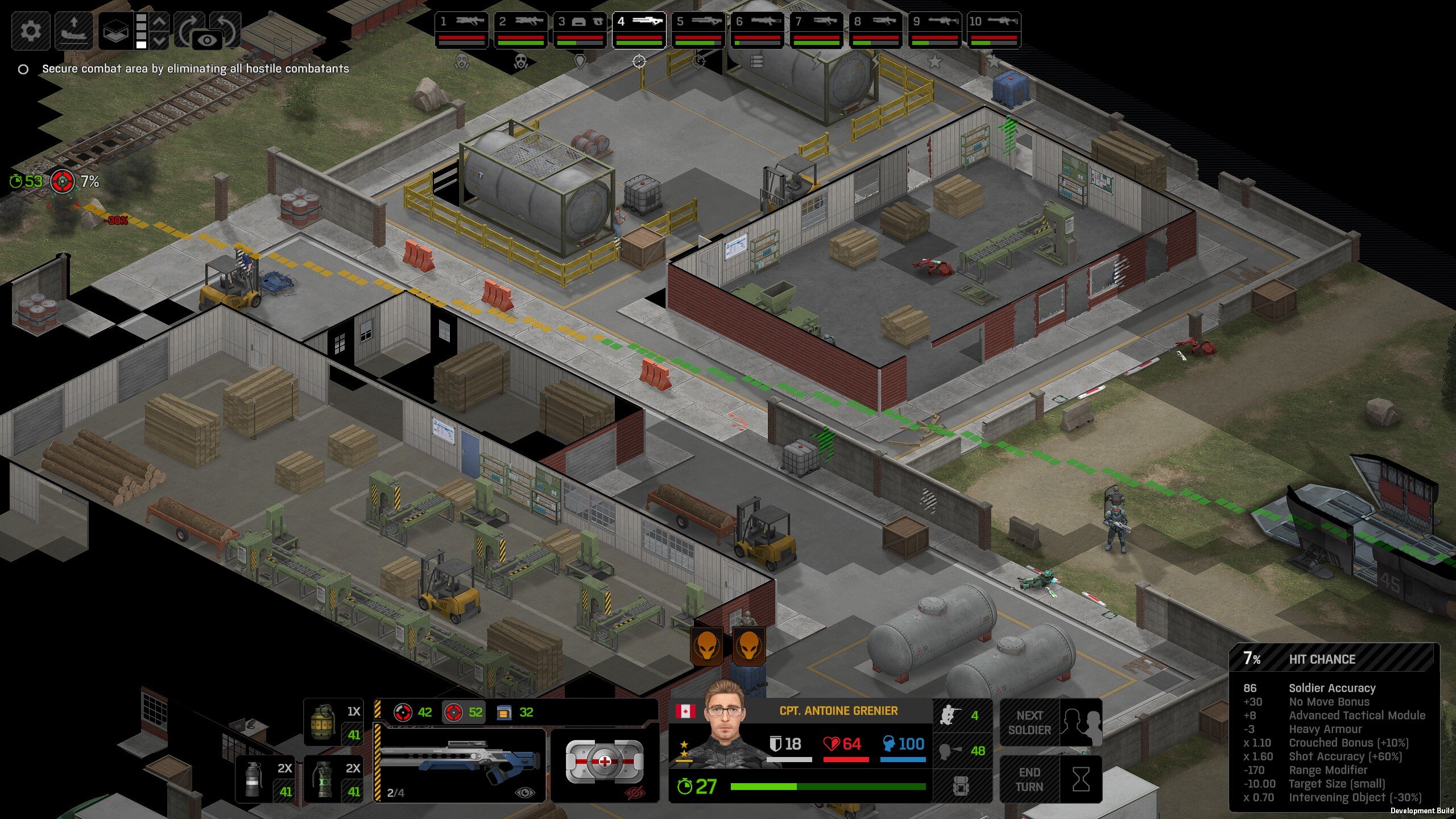Screen dimensions: 1456x819
Task: Select the frag grenade slot marked 1X
Action: (x=334, y=722)
